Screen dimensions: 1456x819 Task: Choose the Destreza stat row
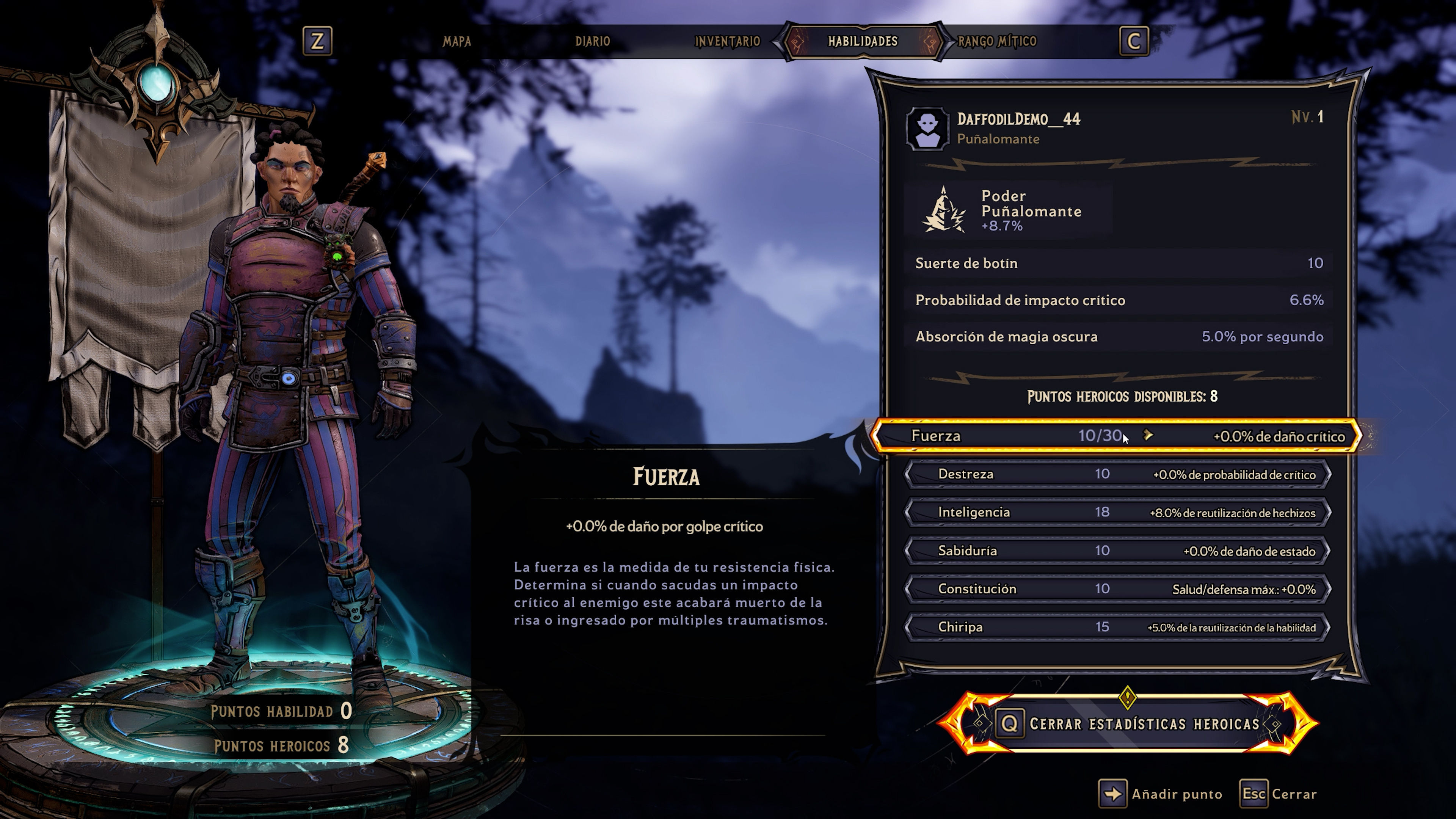[1117, 474]
